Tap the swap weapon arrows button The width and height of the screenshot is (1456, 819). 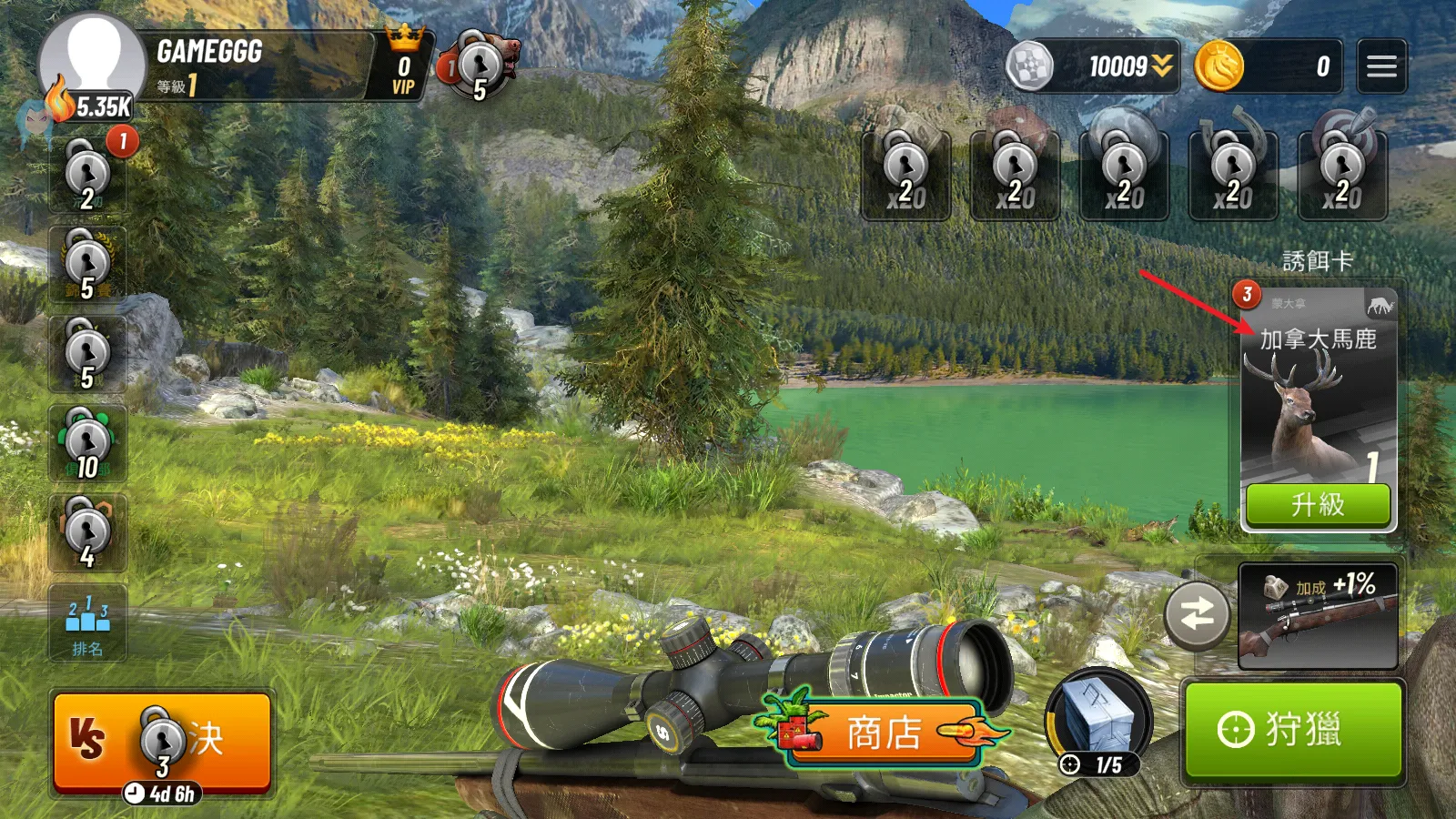coord(1198,615)
